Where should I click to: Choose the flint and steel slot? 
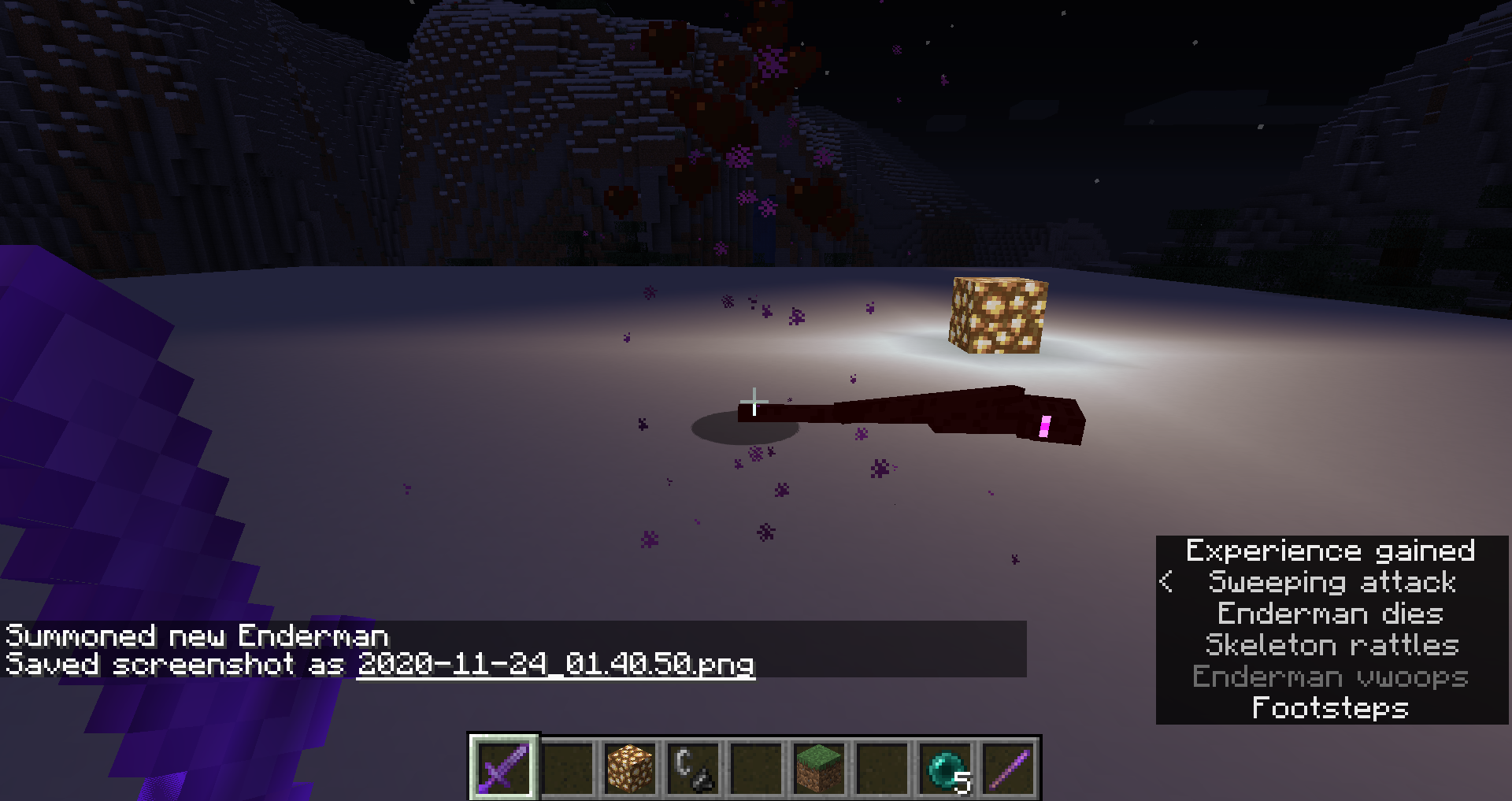pyautogui.click(x=693, y=768)
